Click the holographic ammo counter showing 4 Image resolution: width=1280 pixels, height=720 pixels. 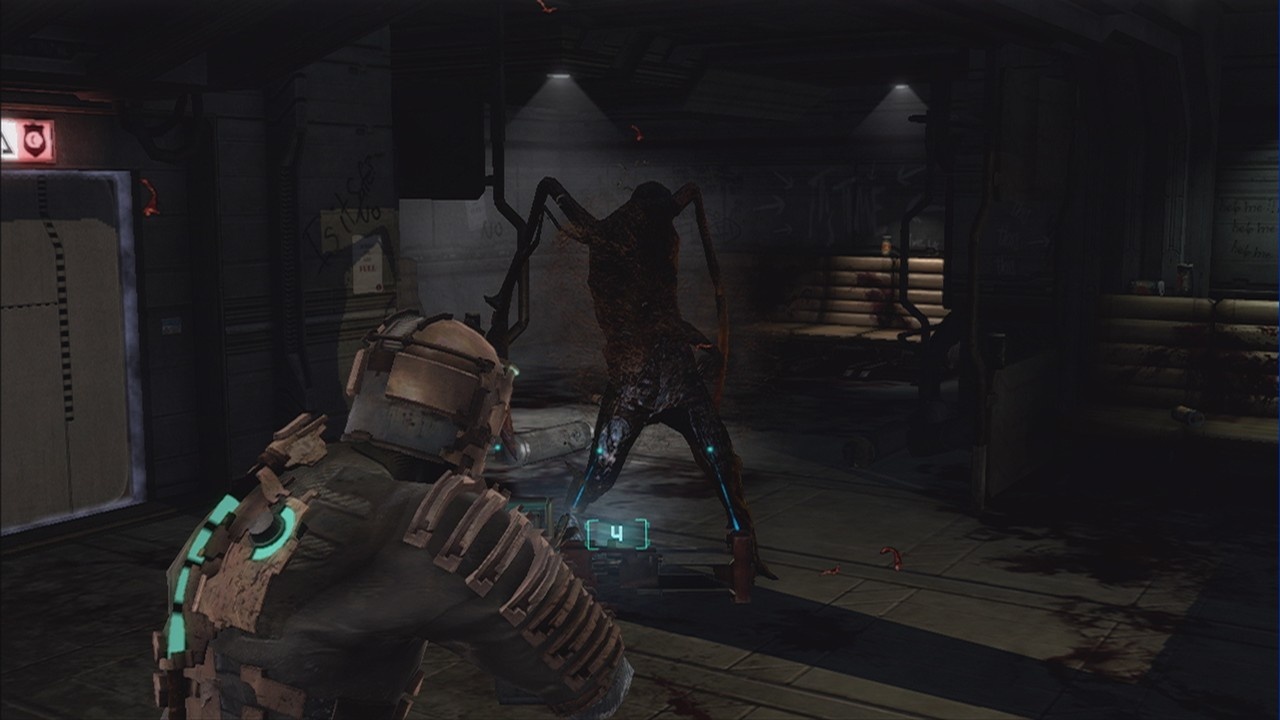point(617,533)
